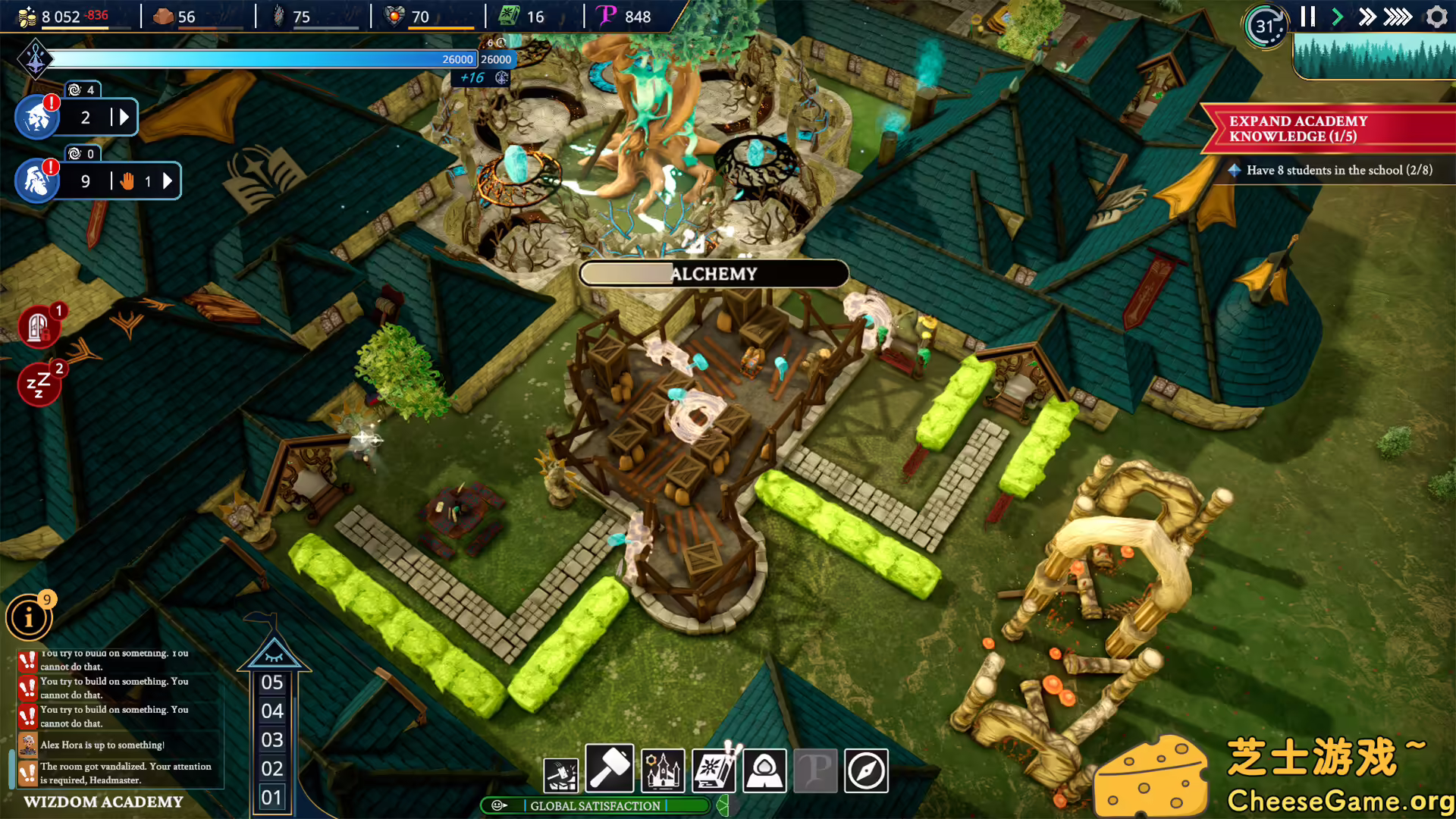Open the spellbook research icon

(x=713, y=770)
